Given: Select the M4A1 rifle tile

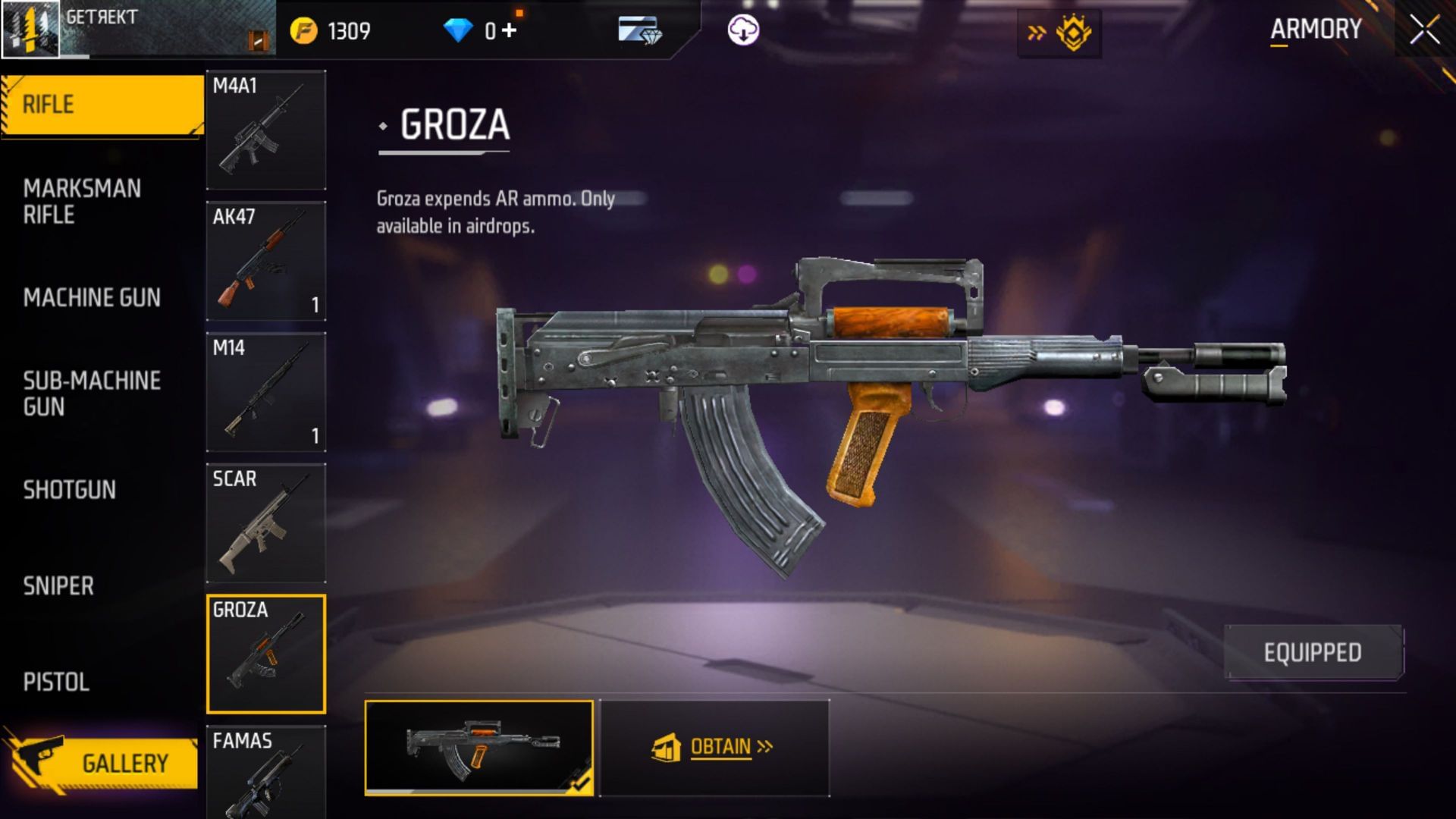Looking at the screenshot, I should (265, 130).
